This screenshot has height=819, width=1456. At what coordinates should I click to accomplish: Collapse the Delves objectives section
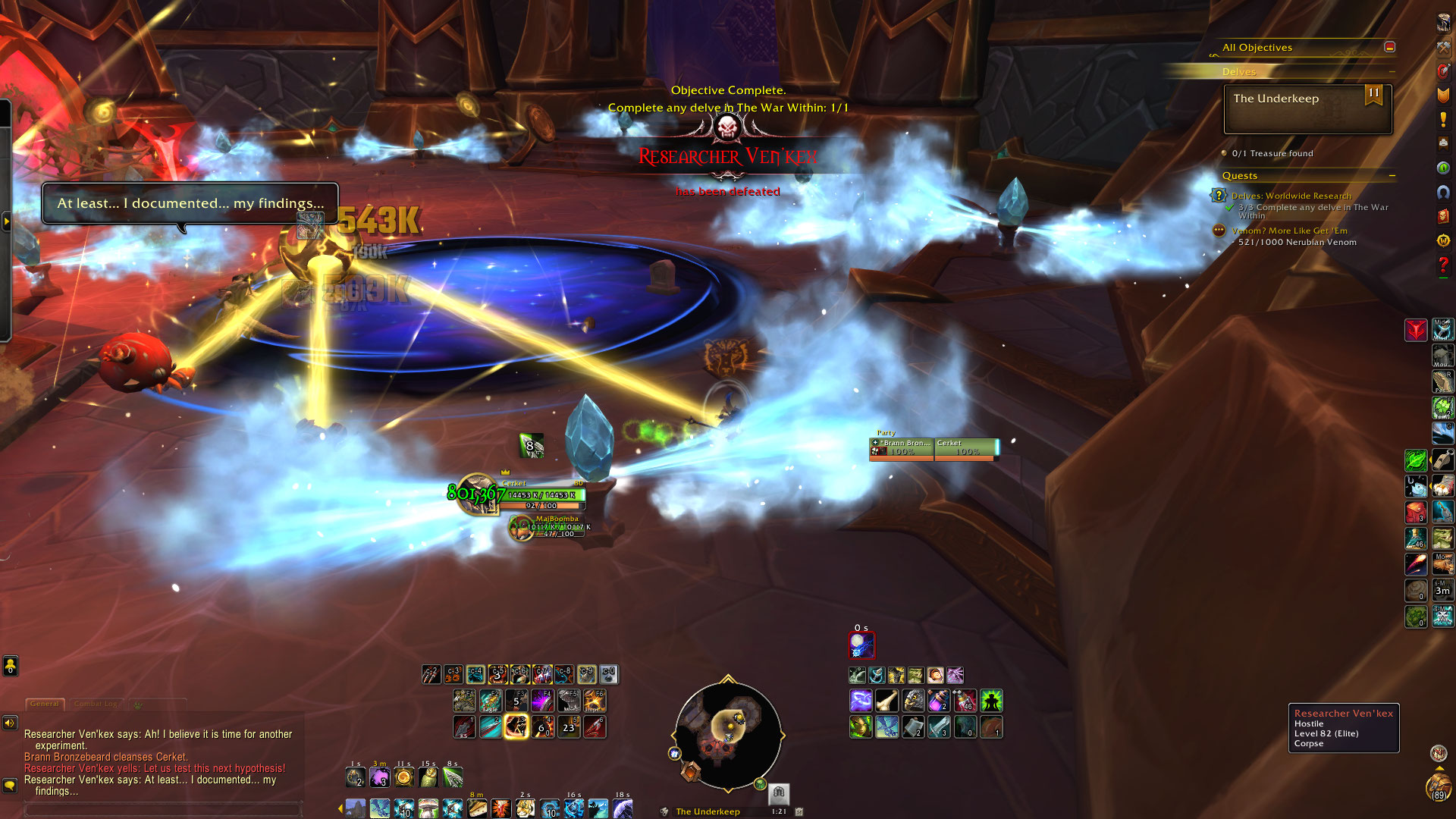click(1392, 72)
